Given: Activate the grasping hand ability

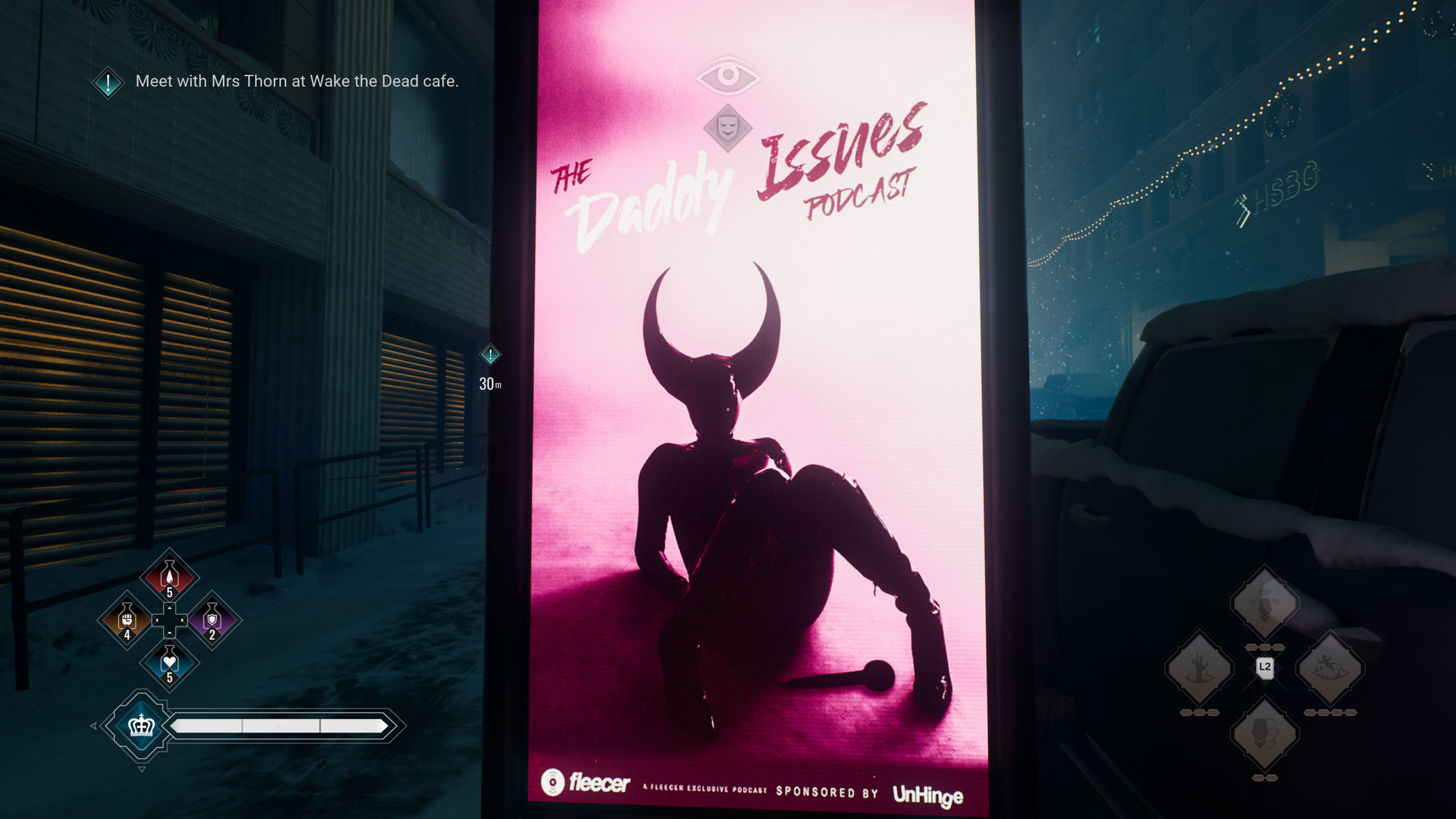Looking at the screenshot, I should click(x=1199, y=669).
